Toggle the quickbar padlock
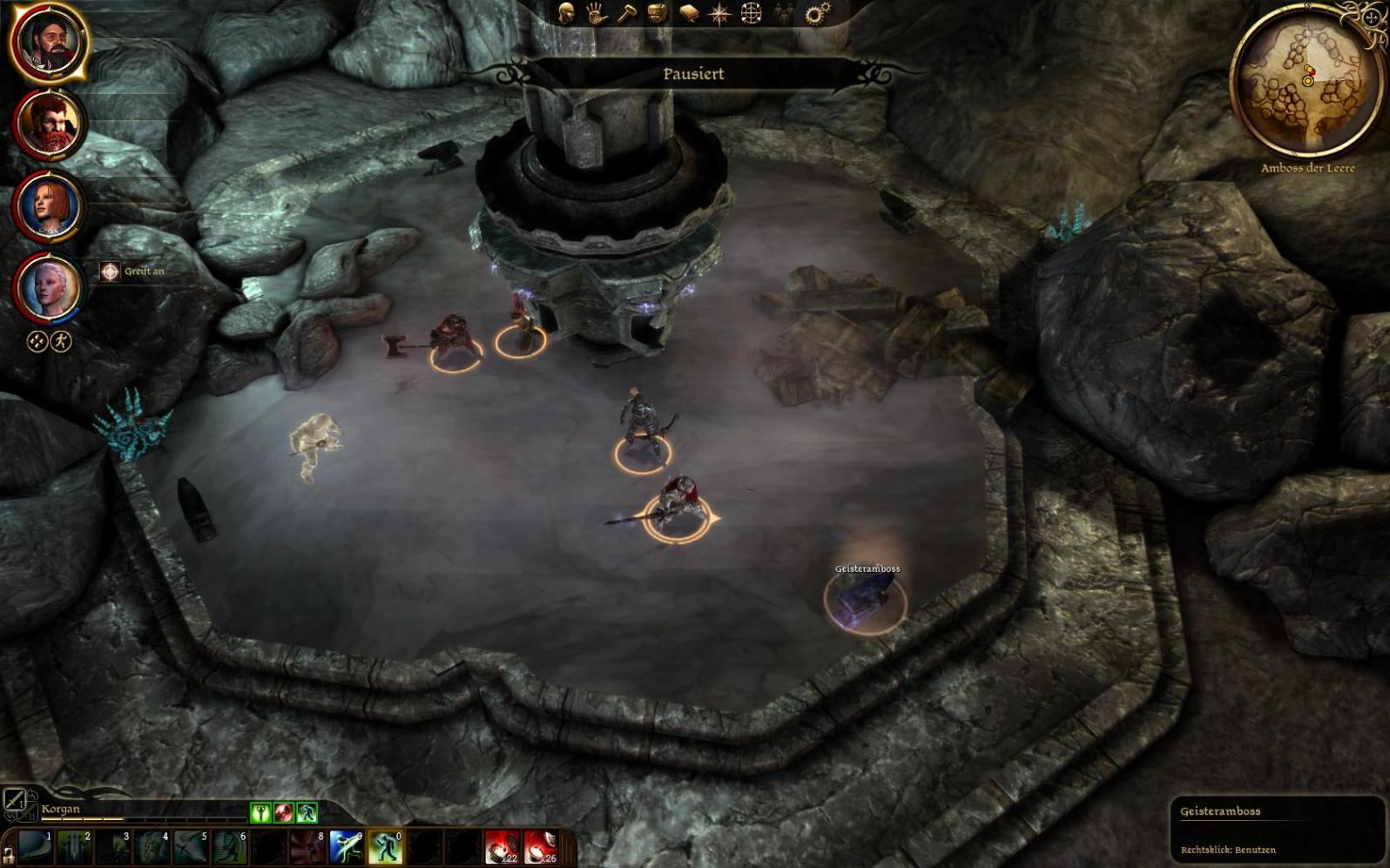Viewport: 1390px width, 868px height. coord(8,855)
